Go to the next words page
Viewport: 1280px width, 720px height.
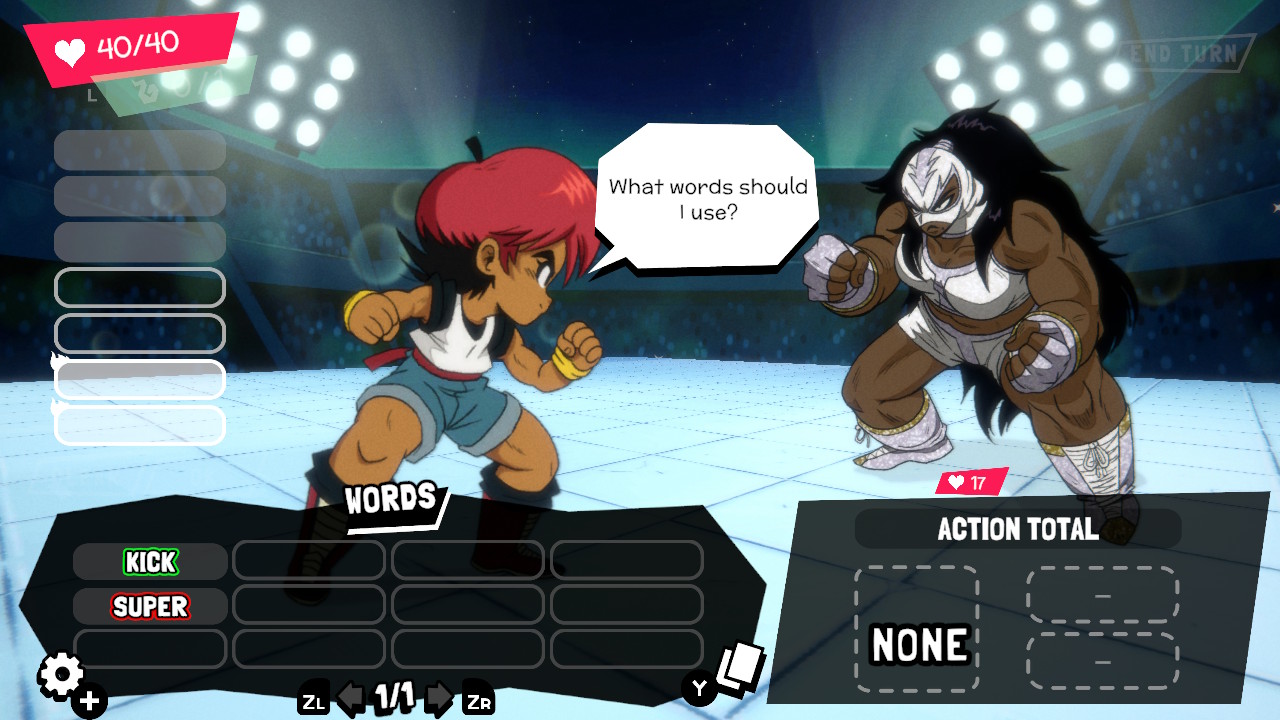coord(438,698)
